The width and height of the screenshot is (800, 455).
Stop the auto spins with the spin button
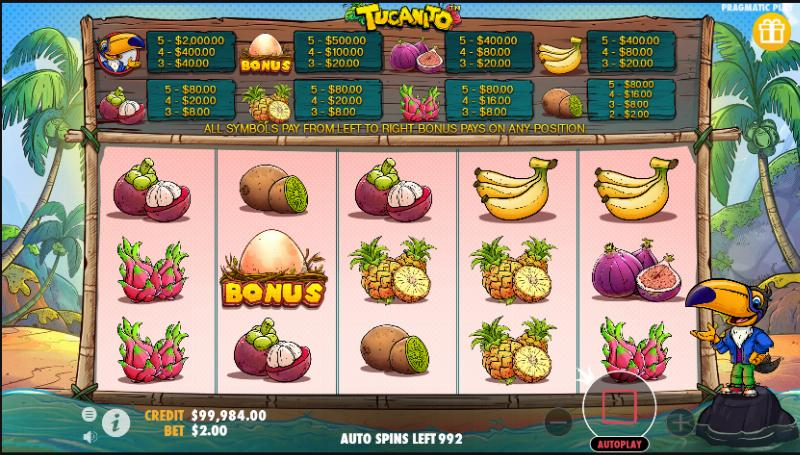(x=618, y=405)
